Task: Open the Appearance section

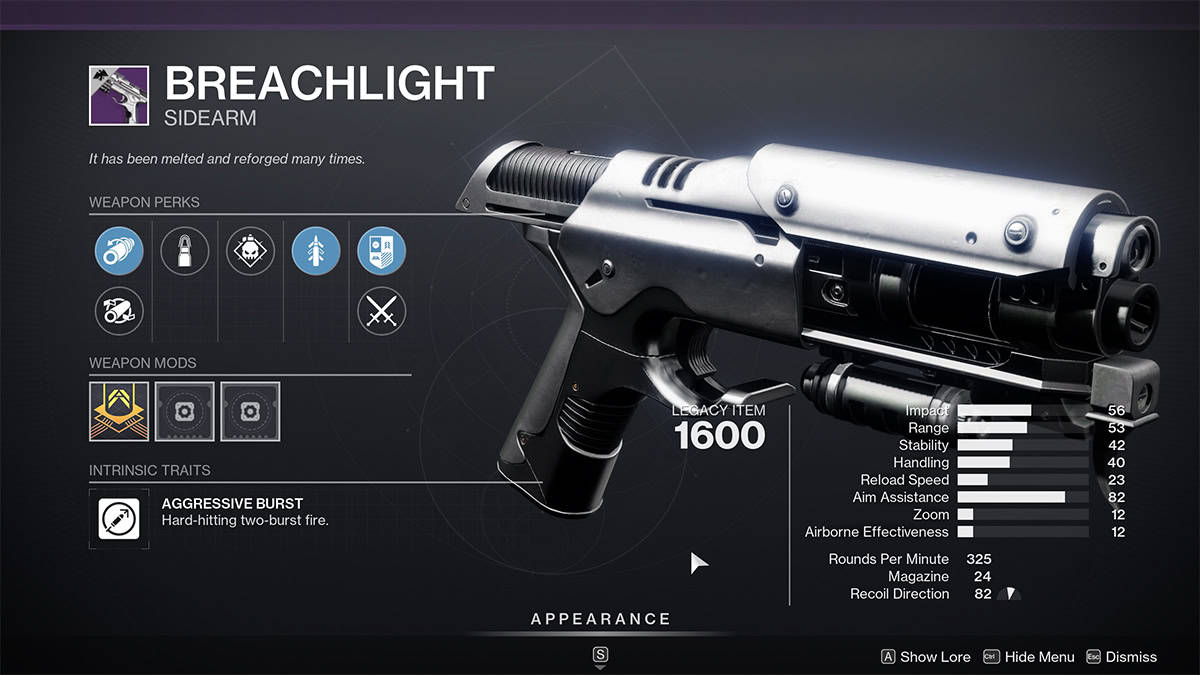Action: click(x=600, y=620)
